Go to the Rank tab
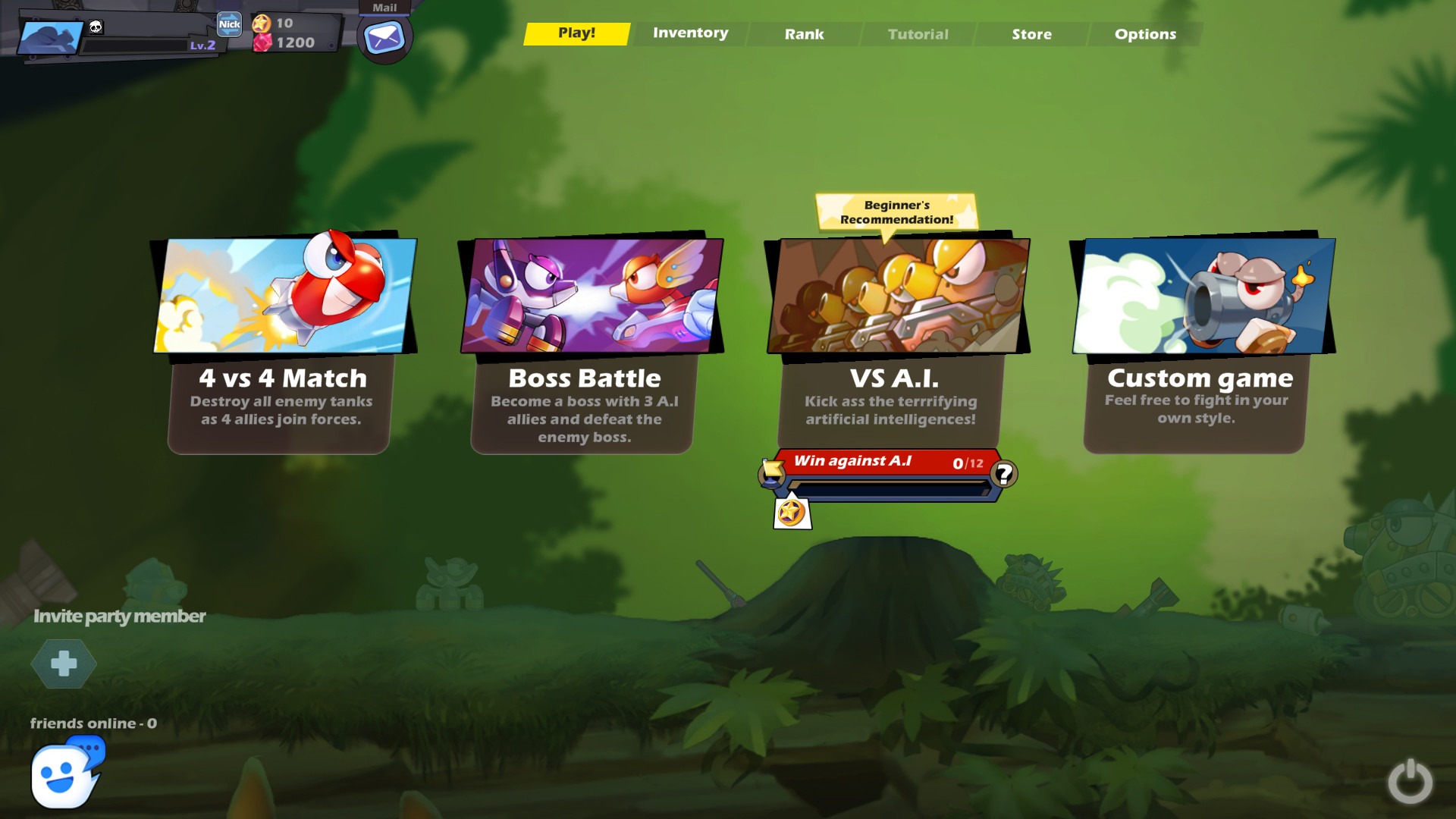The width and height of the screenshot is (1456, 819). pos(804,34)
